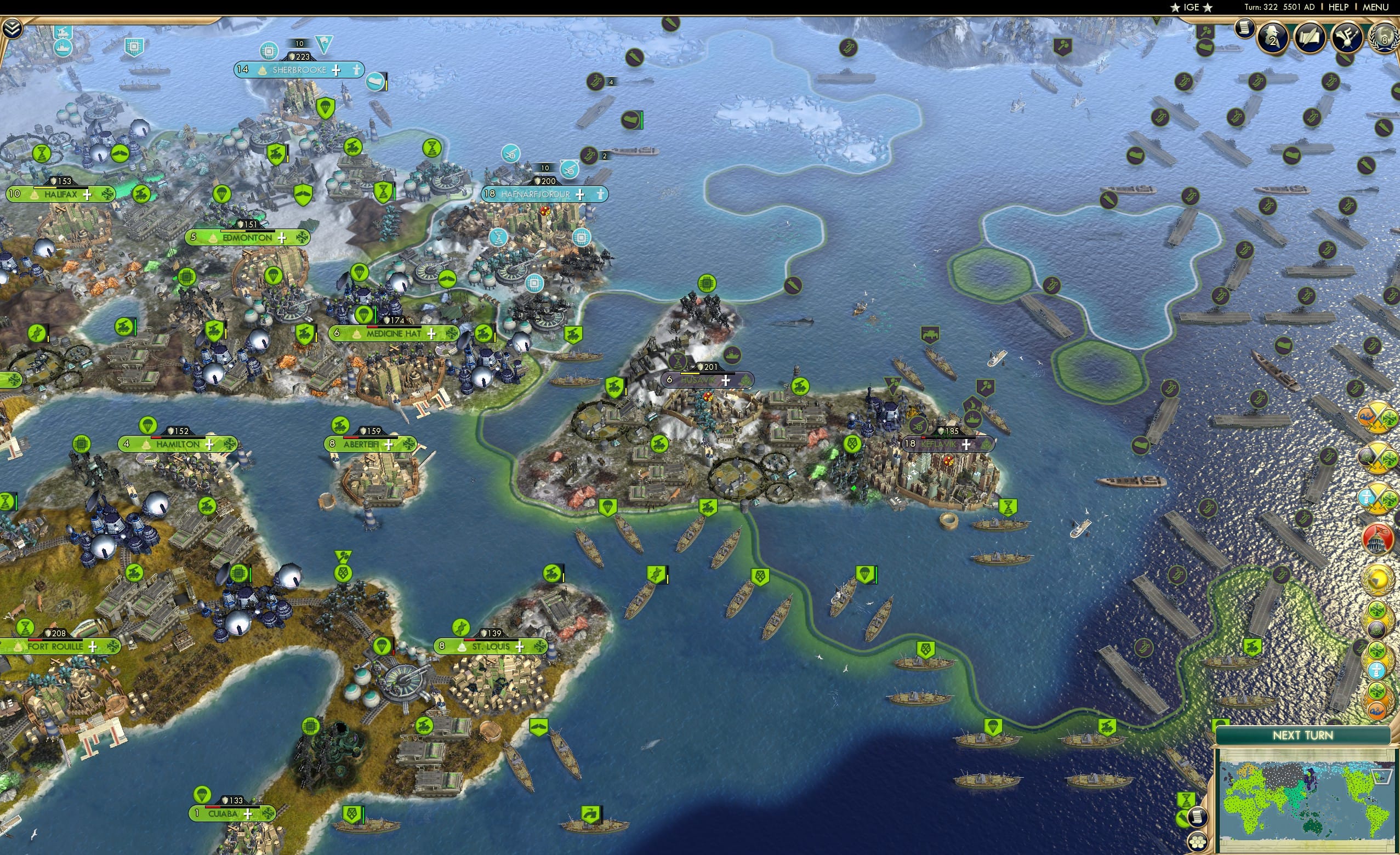Toggle strategic view with the hexagon icon
This screenshot has height=855, width=1400.
(x=1198, y=842)
